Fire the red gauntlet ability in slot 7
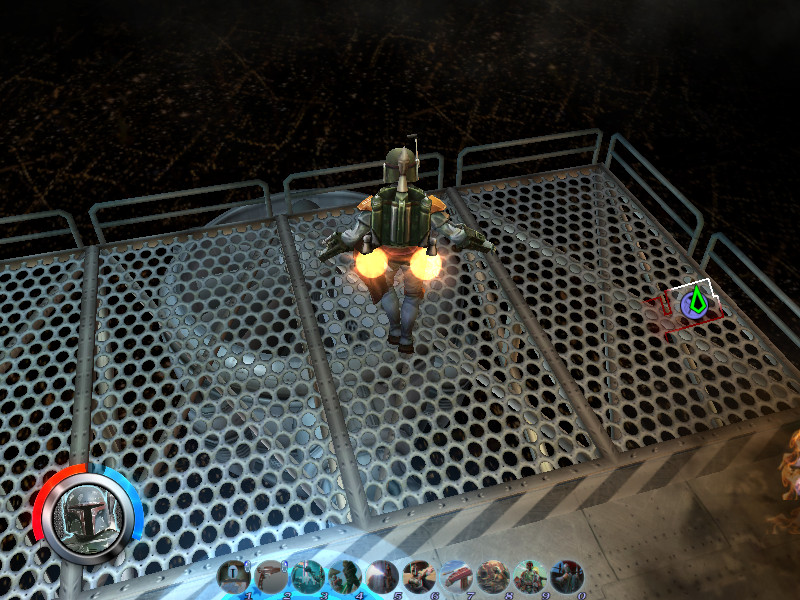 pyautogui.click(x=456, y=577)
